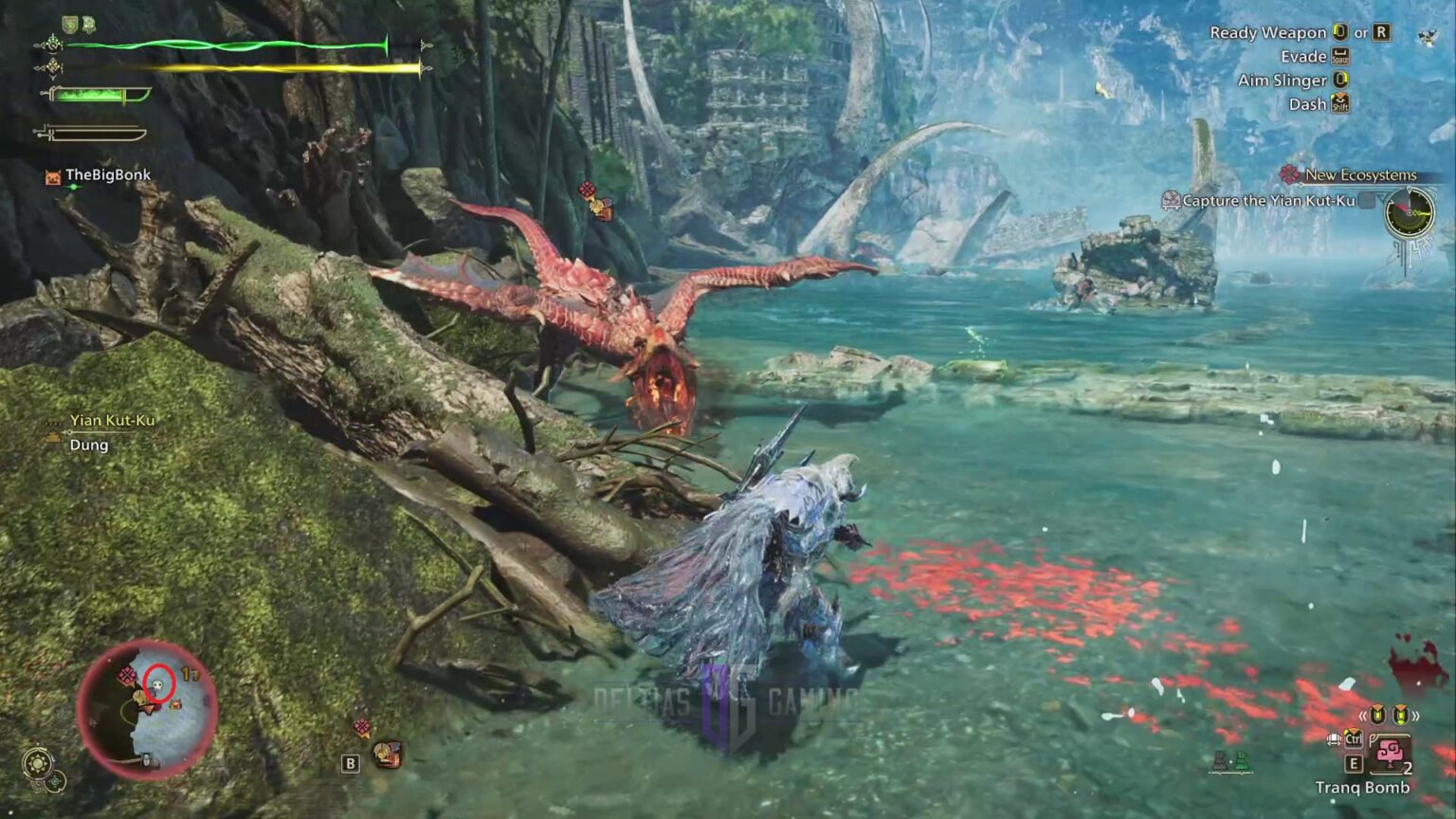Select the Capture the Yian Kut-Ku objective
1456x819 pixels.
1270,200
